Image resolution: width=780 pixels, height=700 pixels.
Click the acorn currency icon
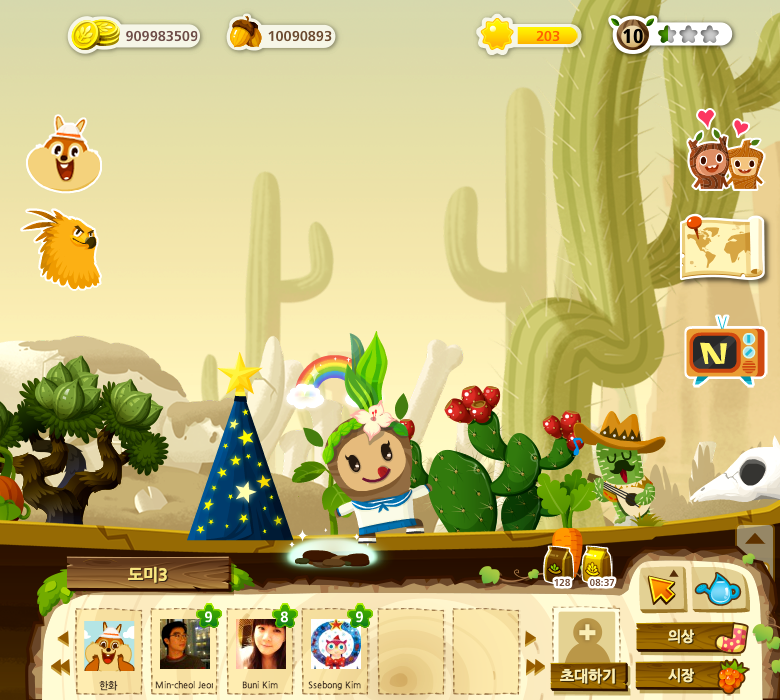[x=243, y=34]
